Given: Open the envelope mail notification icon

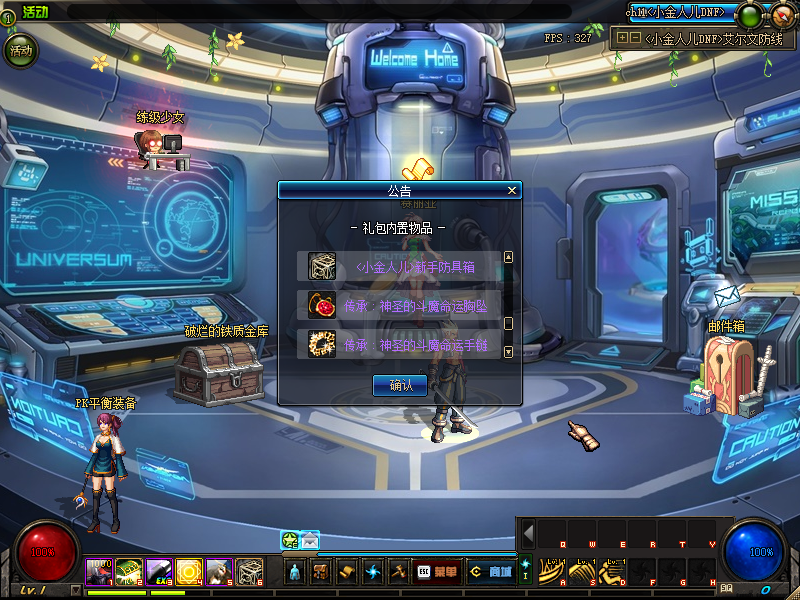Looking at the screenshot, I should tap(310, 540).
